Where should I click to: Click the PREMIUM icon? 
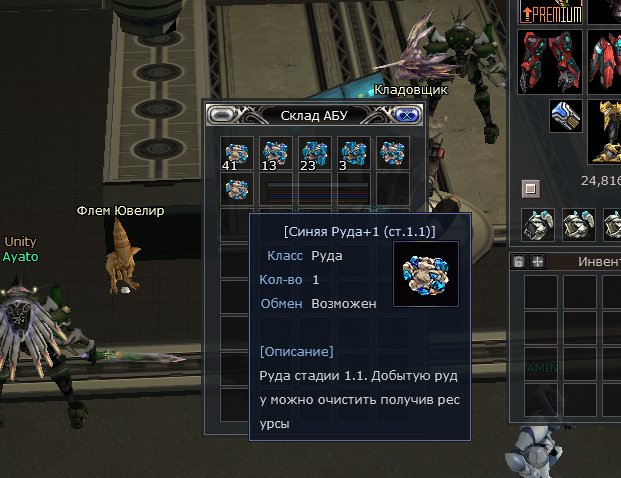(547, 12)
